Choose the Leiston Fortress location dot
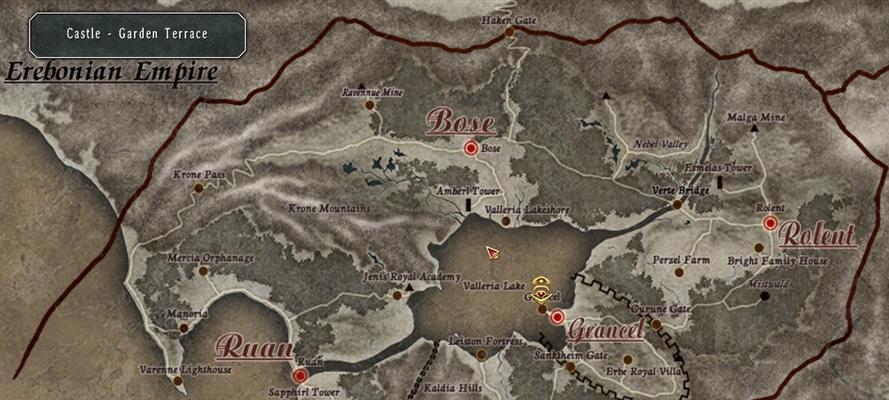Screen dimensions: 889x400 pos(482,354)
